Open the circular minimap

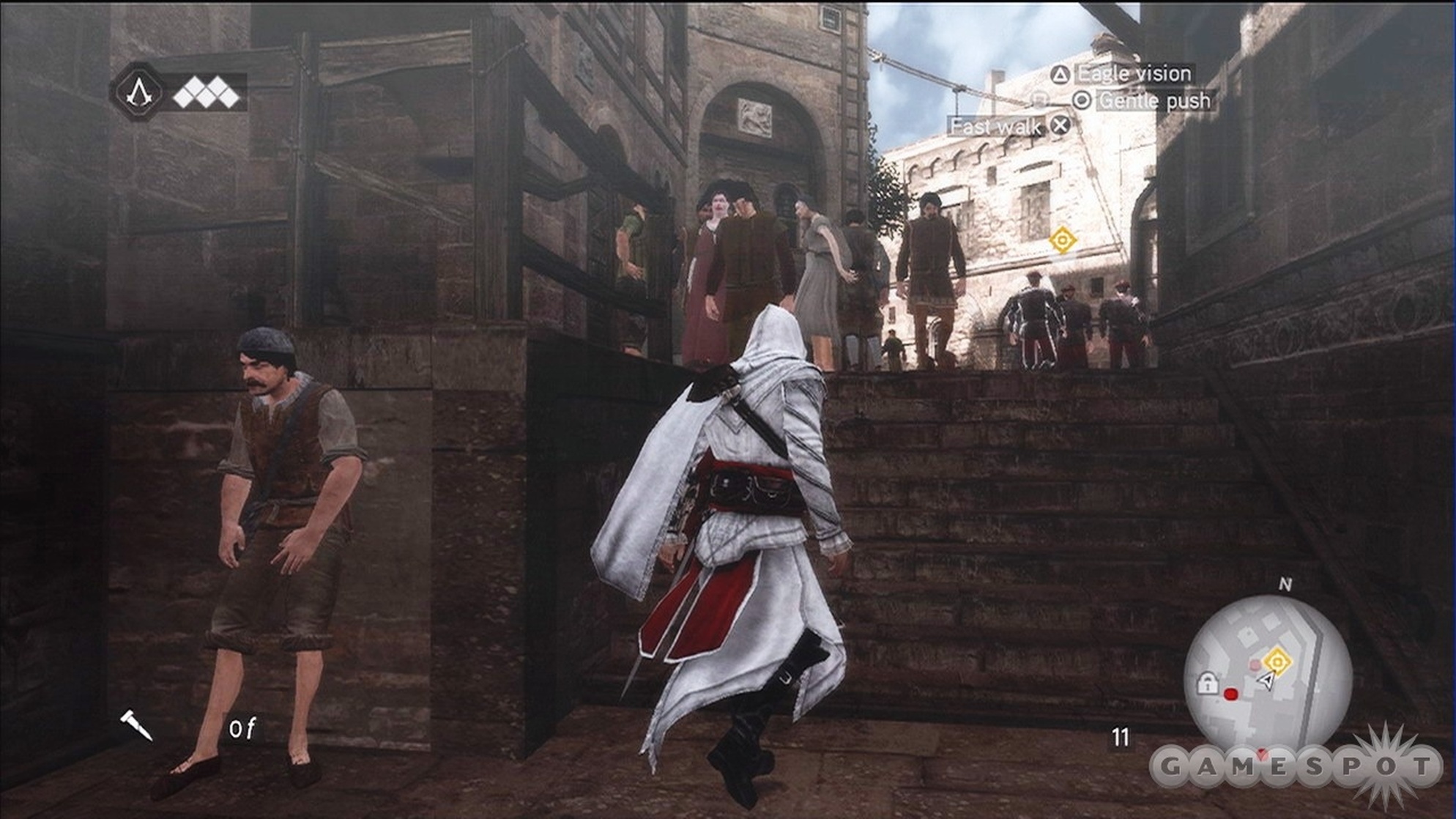pyautogui.click(x=1267, y=677)
